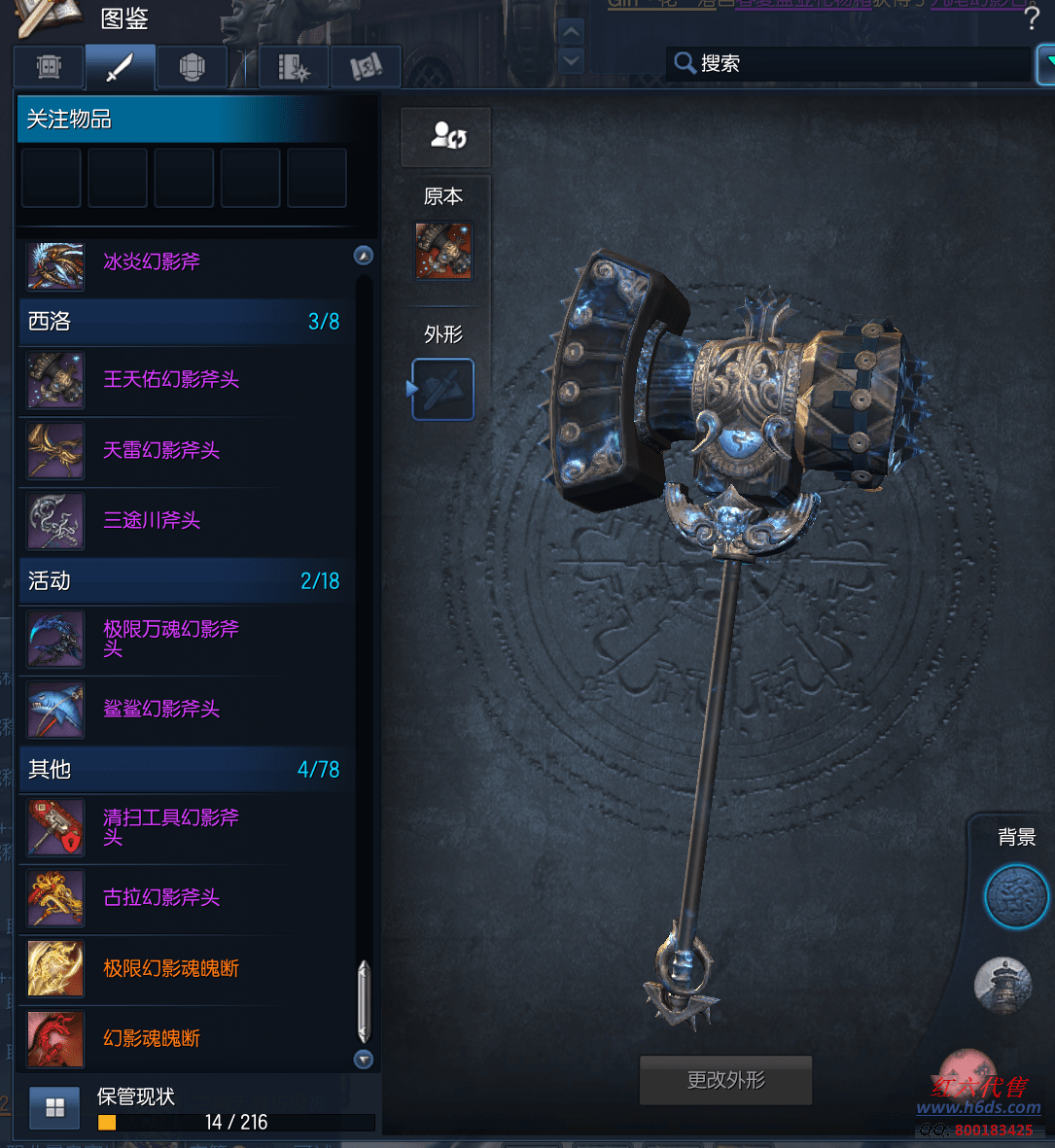The width and height of the screenshot is (1055, 1148).
Task: Select 天雷幻影斧头 weapon
Action: click(x=160, y=451)
